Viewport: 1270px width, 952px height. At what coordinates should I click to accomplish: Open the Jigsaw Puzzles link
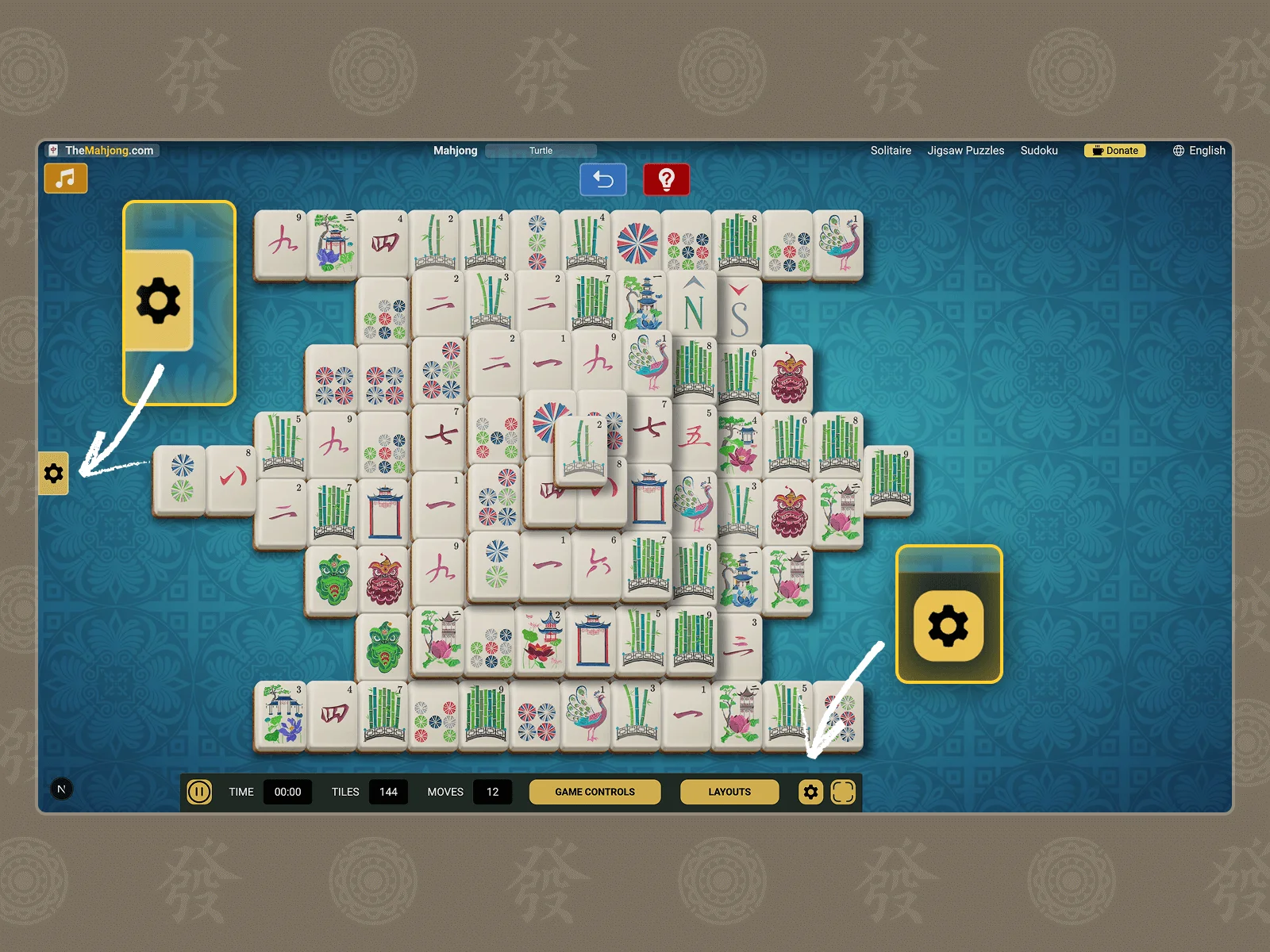965,151
